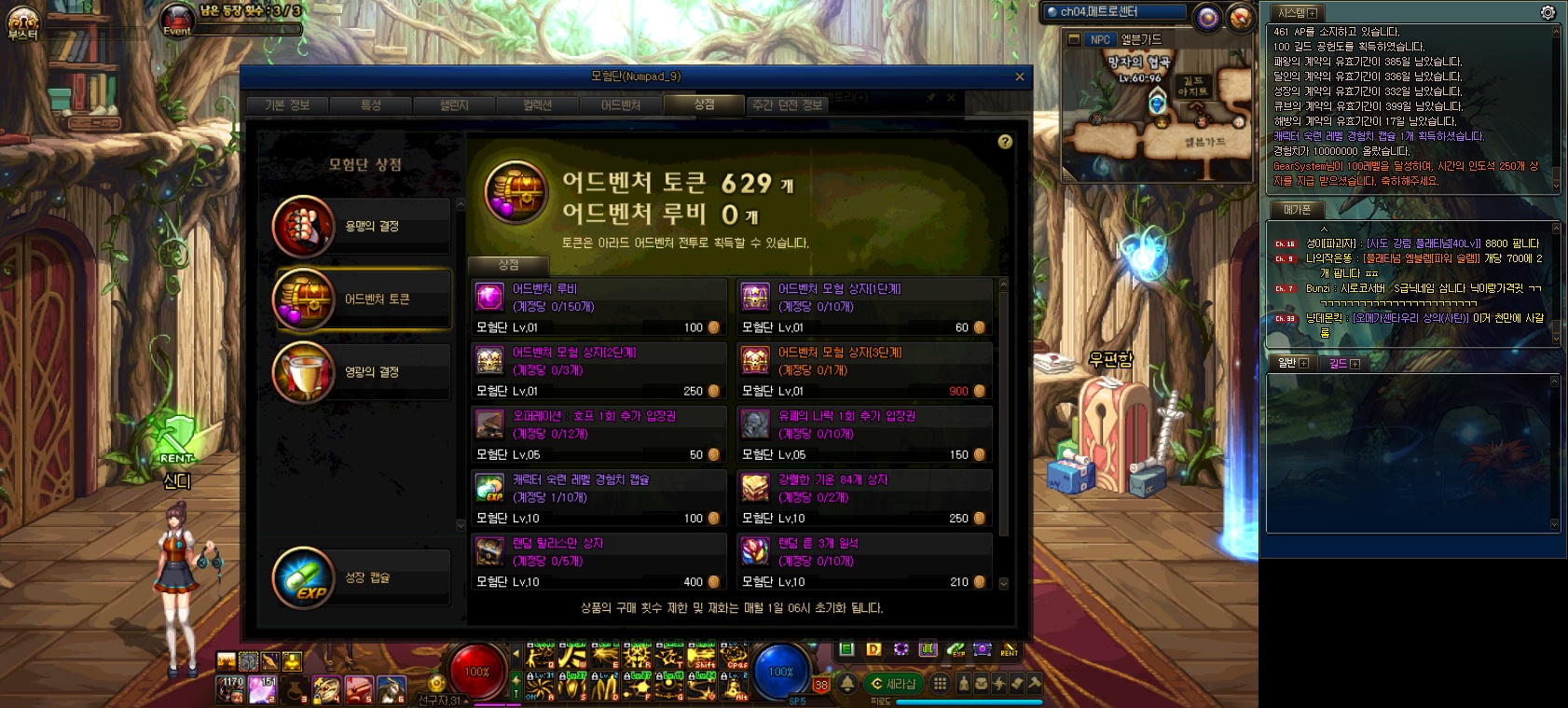1568x708 pixels.
Task: Open the 메가폰 megaphone chat tab
Action: pyautogui.click(x=1297, y=210)
